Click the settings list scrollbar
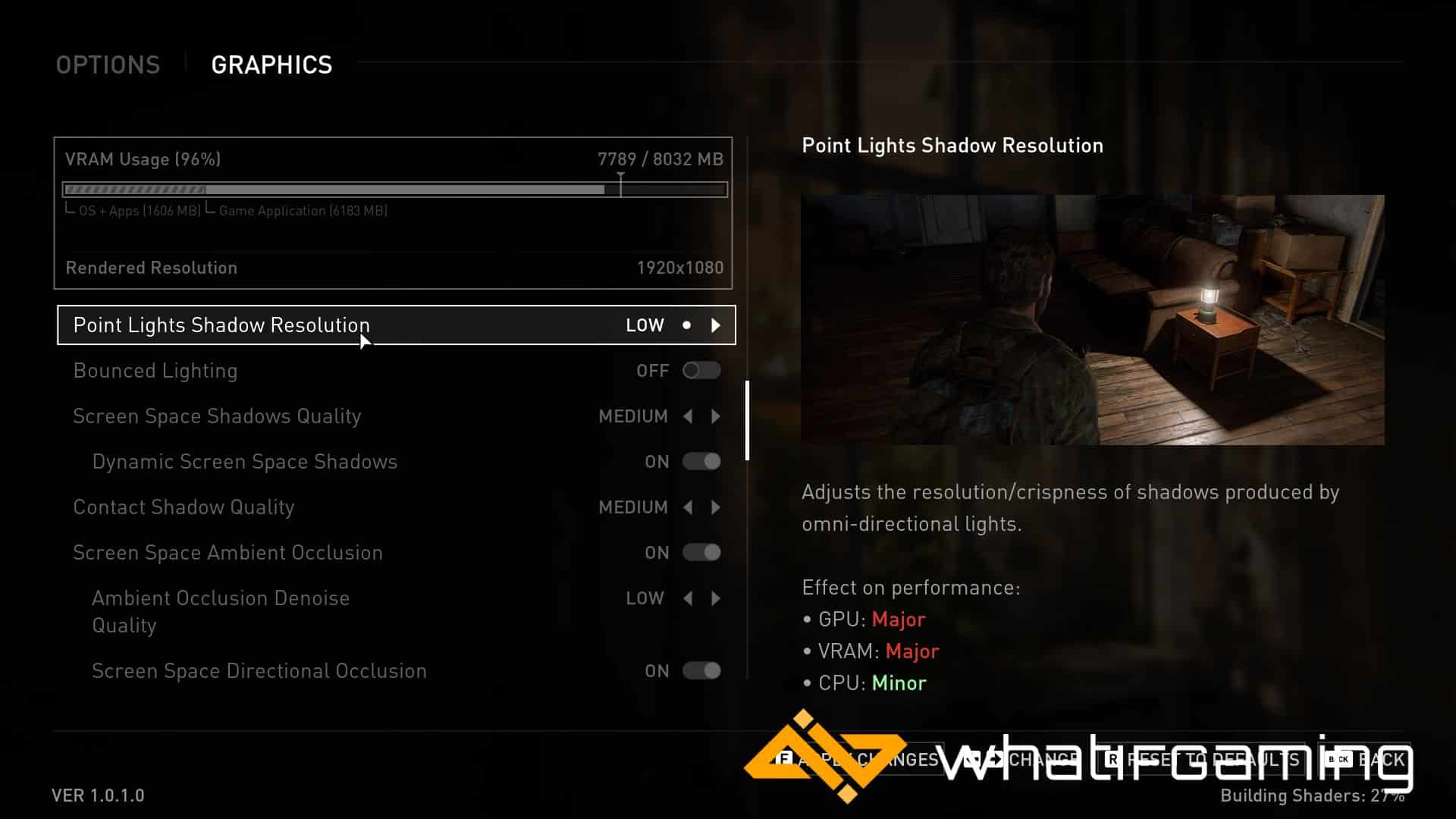Image resolution: width=1456 pixels, height=819 pixels. tap(748, 420)
